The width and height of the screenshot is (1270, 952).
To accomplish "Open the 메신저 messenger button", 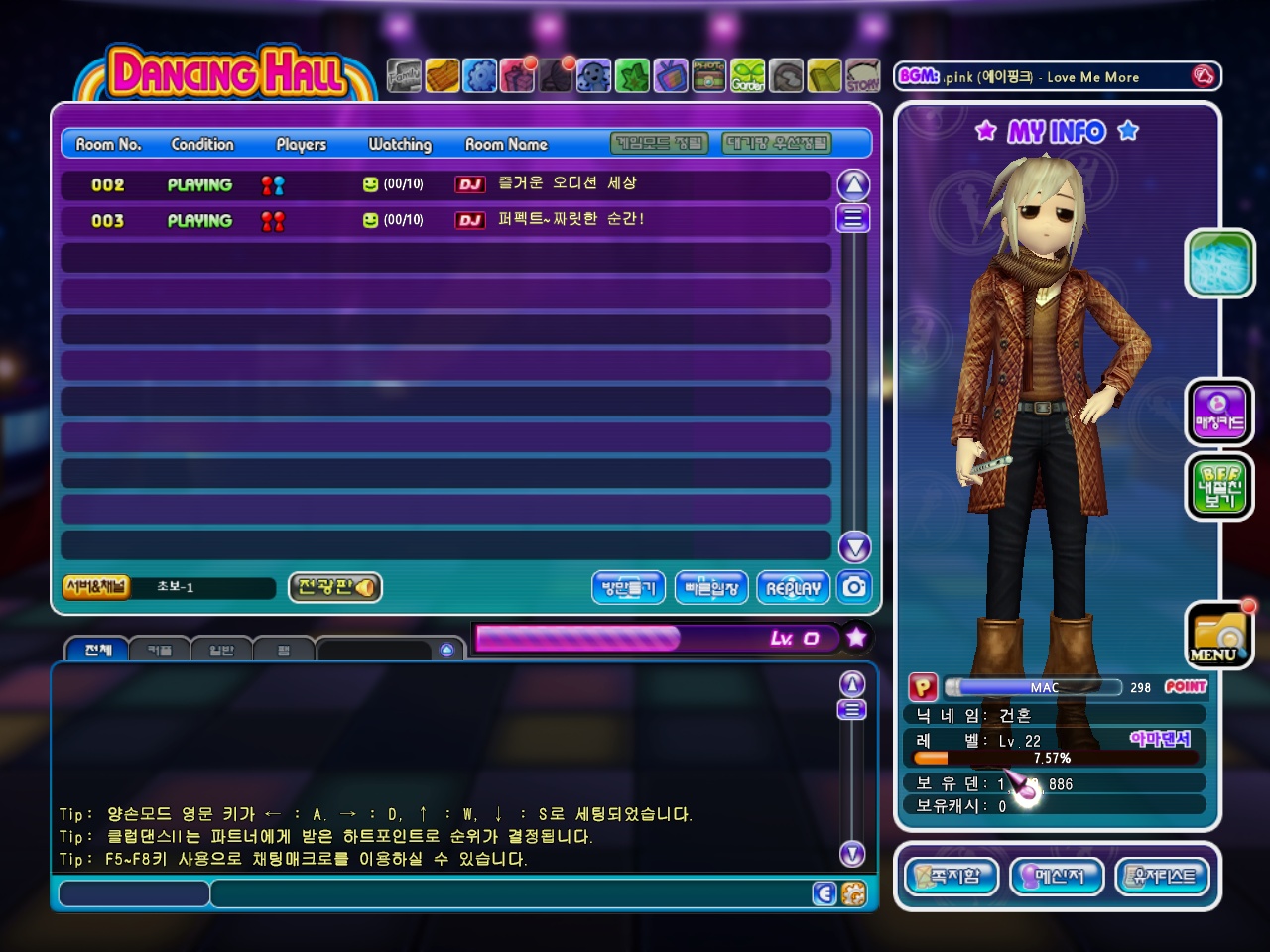I will coord(1057,877).
